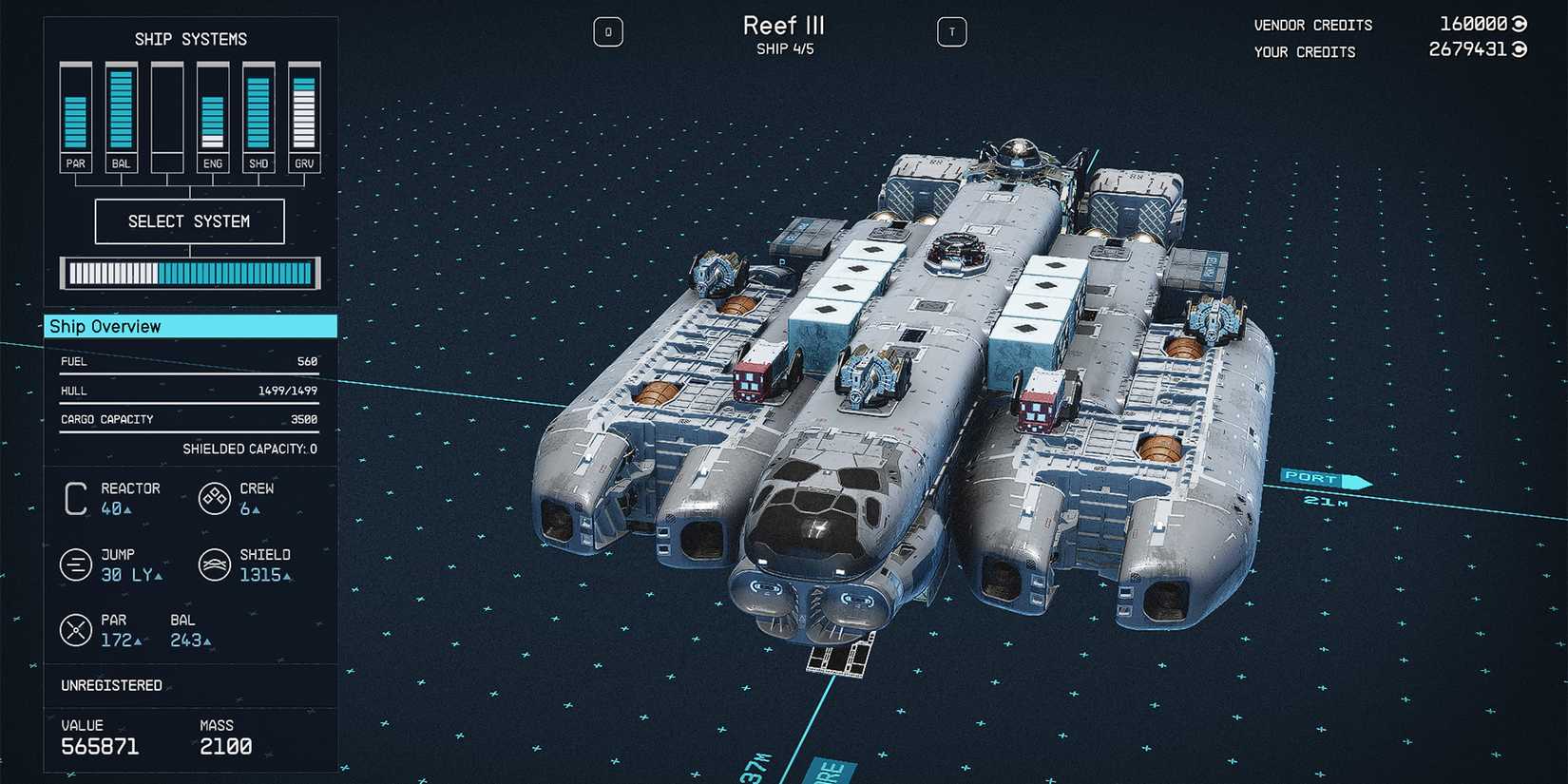Cycle to next ship with T tab
The image size is (1568, 784).
[x=951, y=30]
